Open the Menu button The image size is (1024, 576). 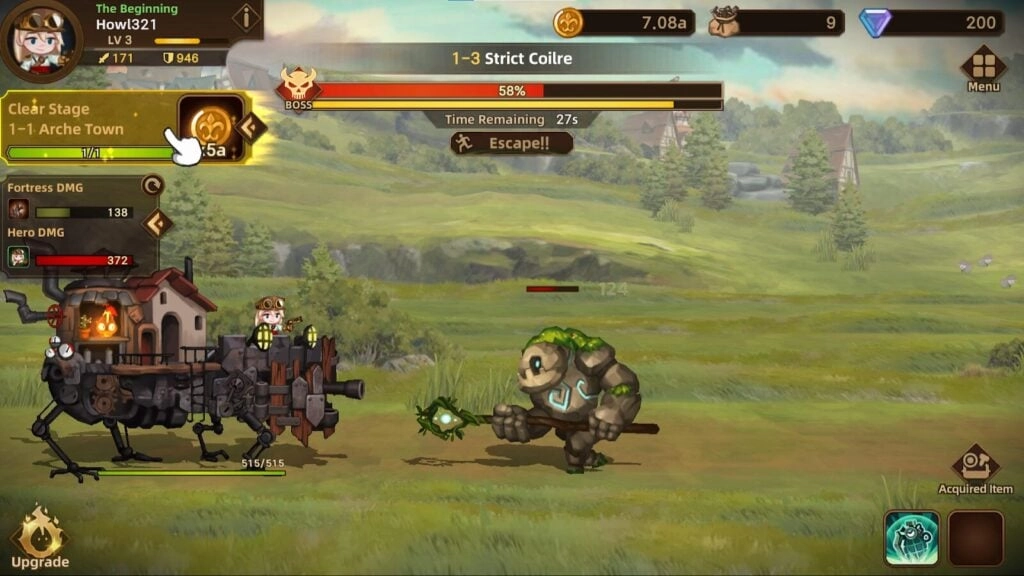(x=982, y=68)
